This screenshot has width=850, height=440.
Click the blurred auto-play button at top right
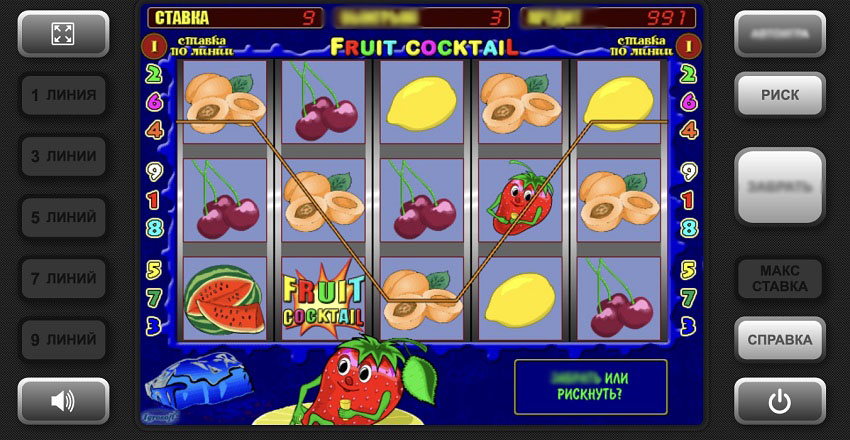(780, 34)
